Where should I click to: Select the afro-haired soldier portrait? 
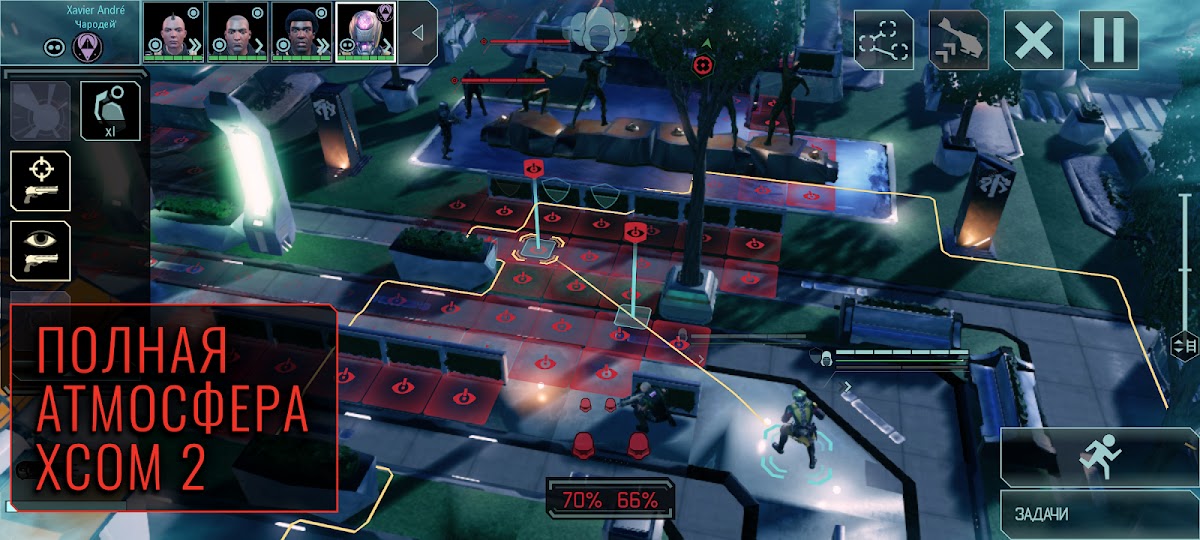click(301, 31)
